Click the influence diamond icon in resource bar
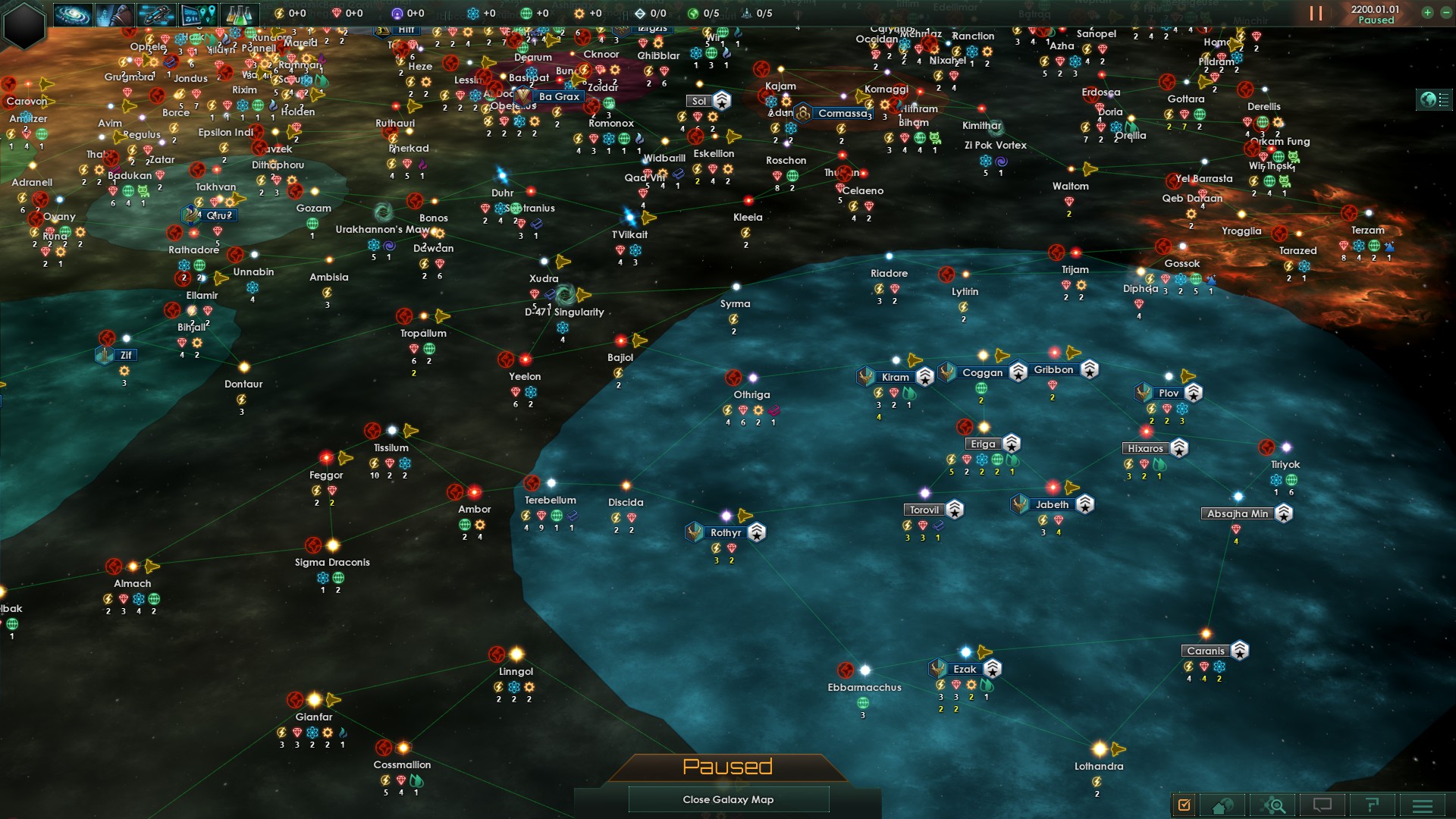Viewport: 1456px width, 819px height. pyautogui.click(x=337, y=12)
